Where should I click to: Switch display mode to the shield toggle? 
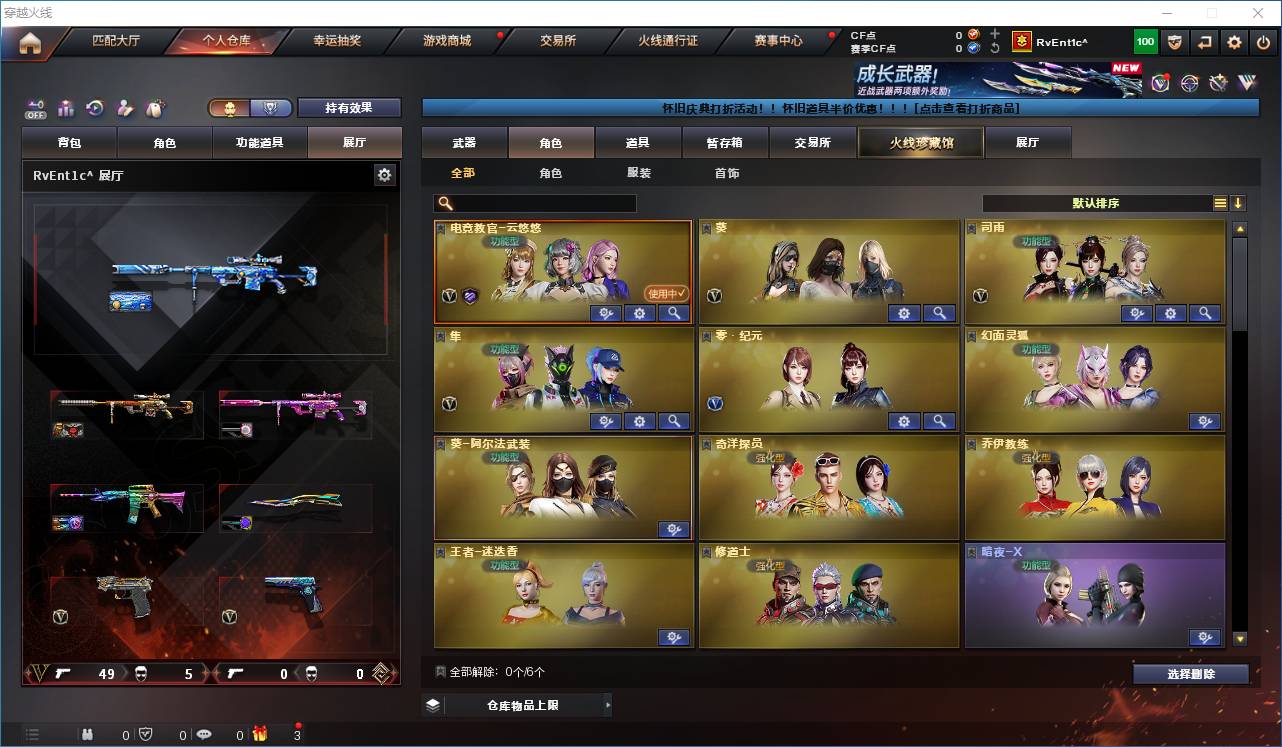(267, 108)
